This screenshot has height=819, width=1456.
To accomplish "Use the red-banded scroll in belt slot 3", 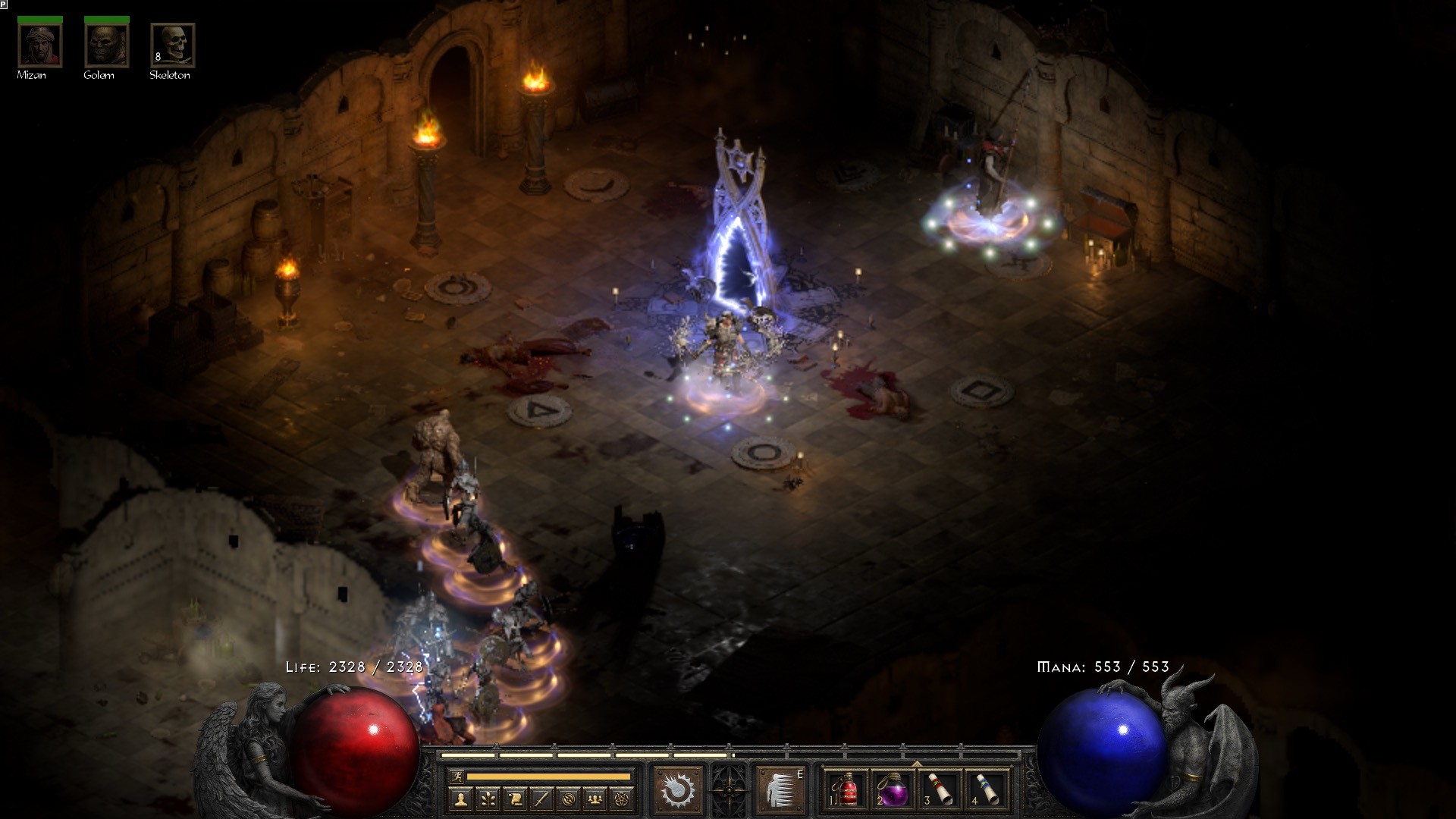I will tap(940, 790).
